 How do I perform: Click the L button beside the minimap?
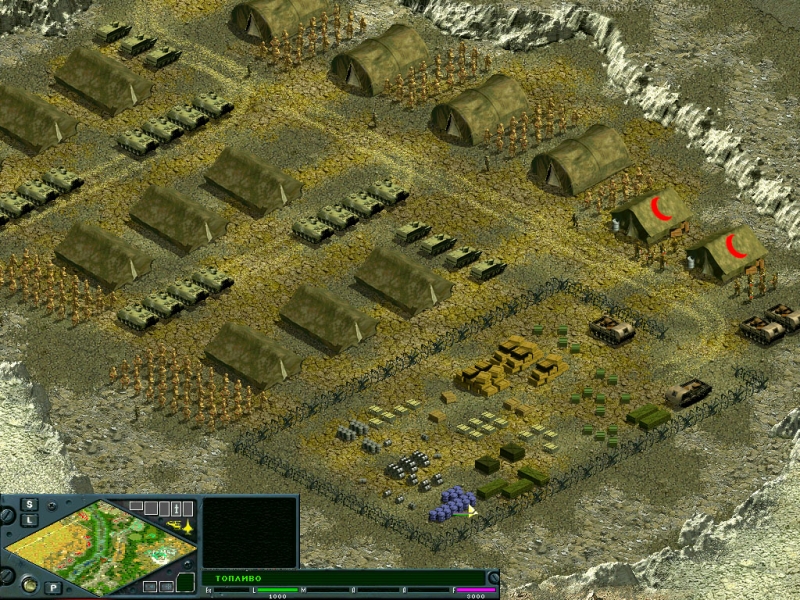(x=30, y=520)
